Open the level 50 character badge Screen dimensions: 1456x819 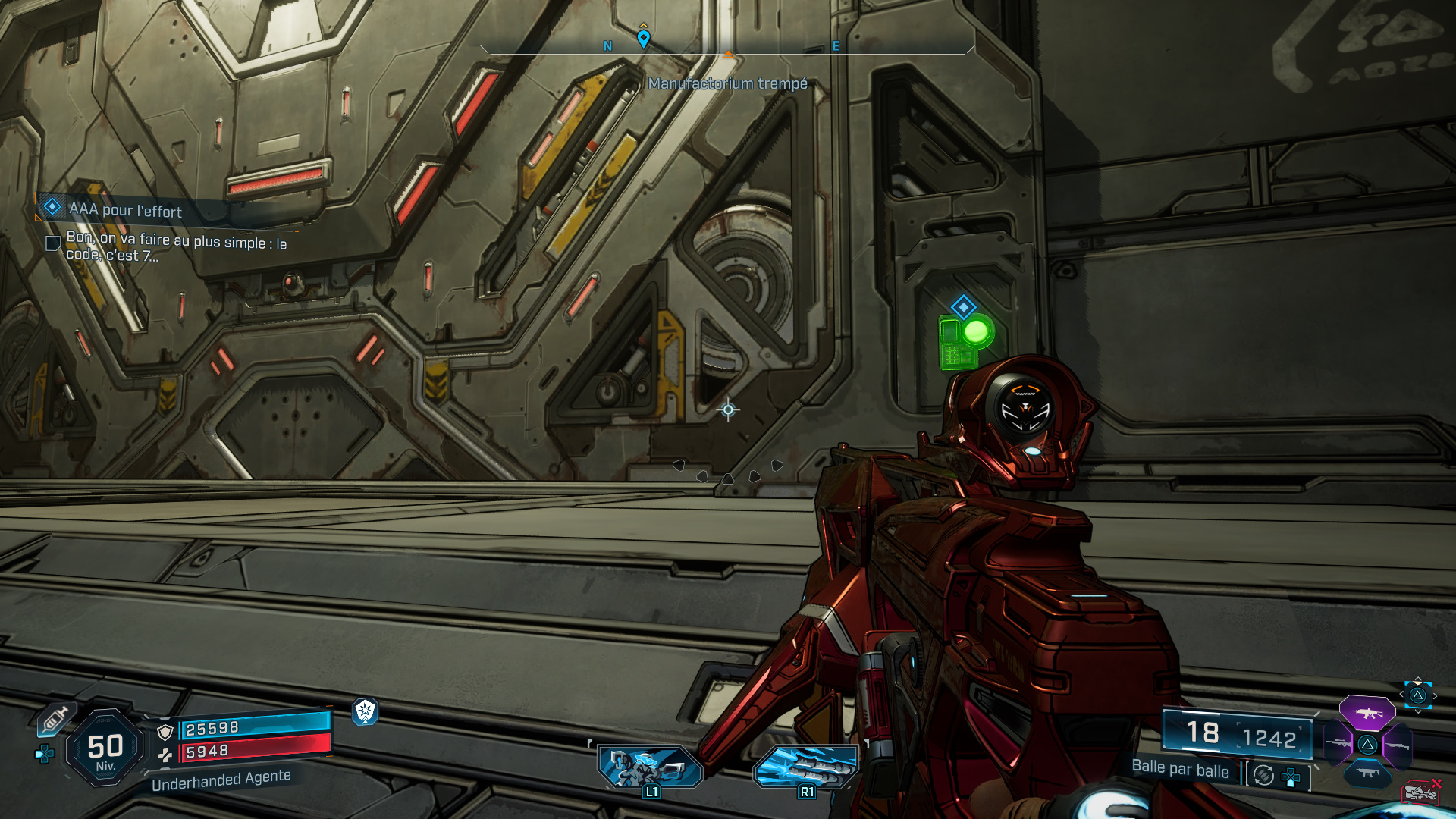(105, 748)
